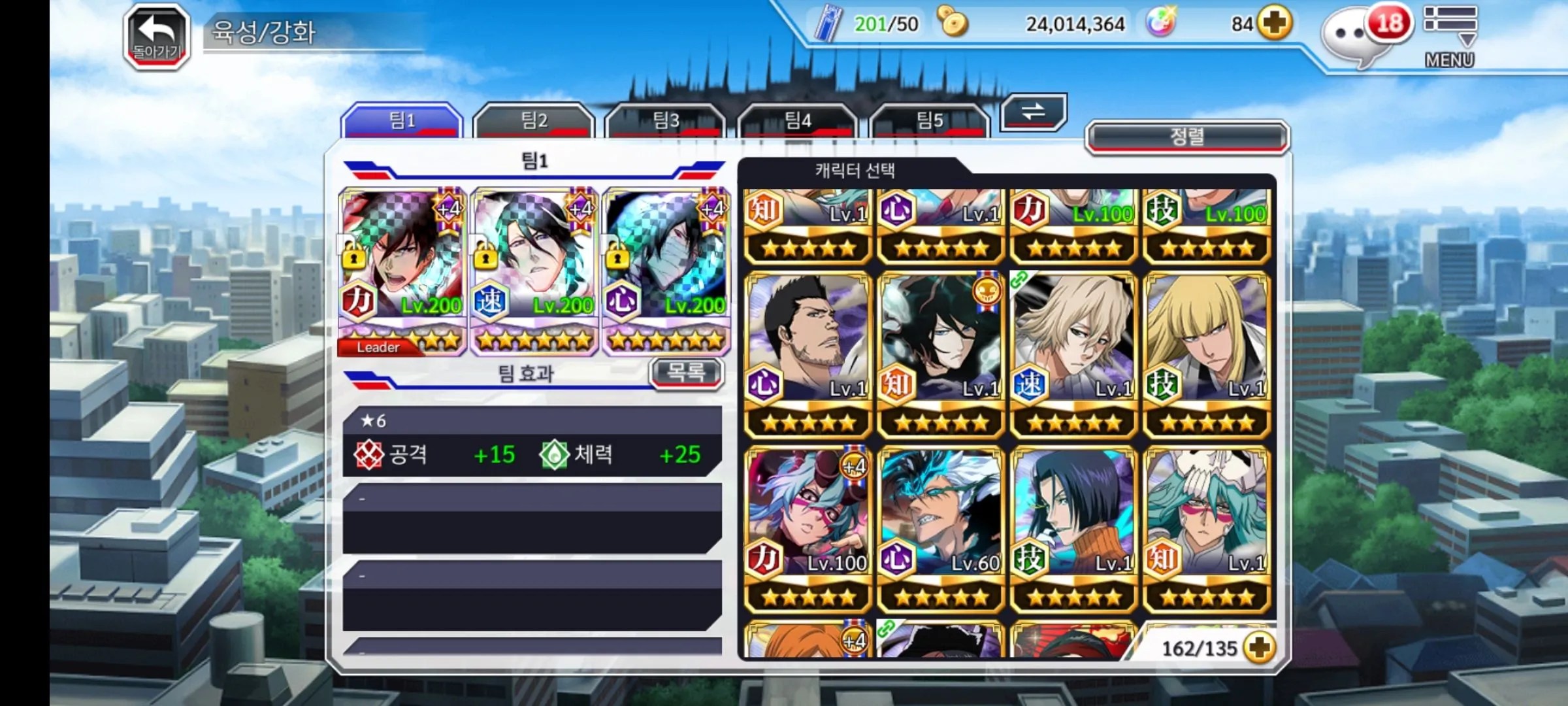The width and height of the screenshot is (1568, 706).
Task: Expand character capacity with 162/135 plus button
Action: pyautogui.click(x=1259, y=647)
